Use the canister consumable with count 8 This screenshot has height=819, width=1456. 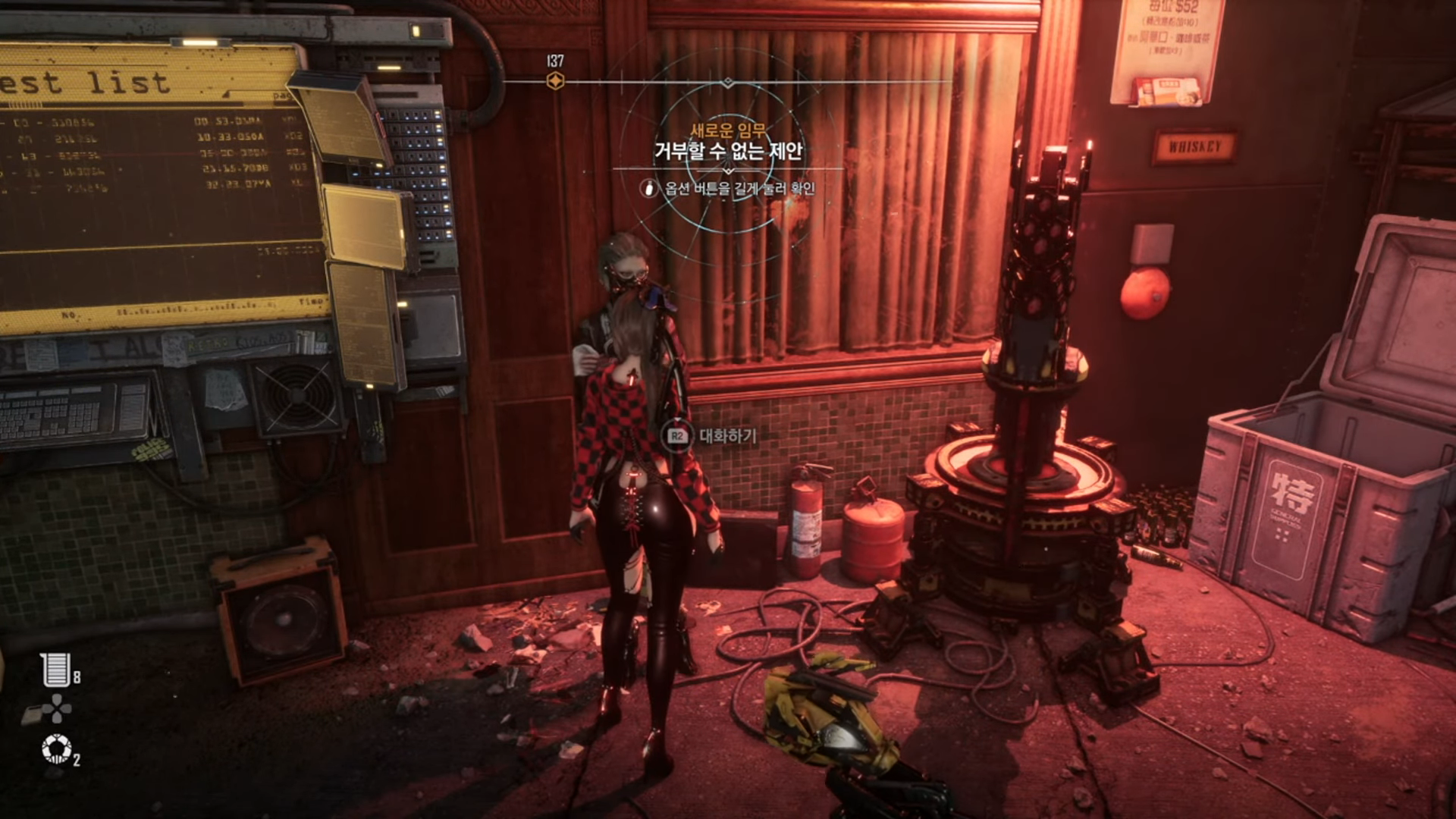click(56, 670)
